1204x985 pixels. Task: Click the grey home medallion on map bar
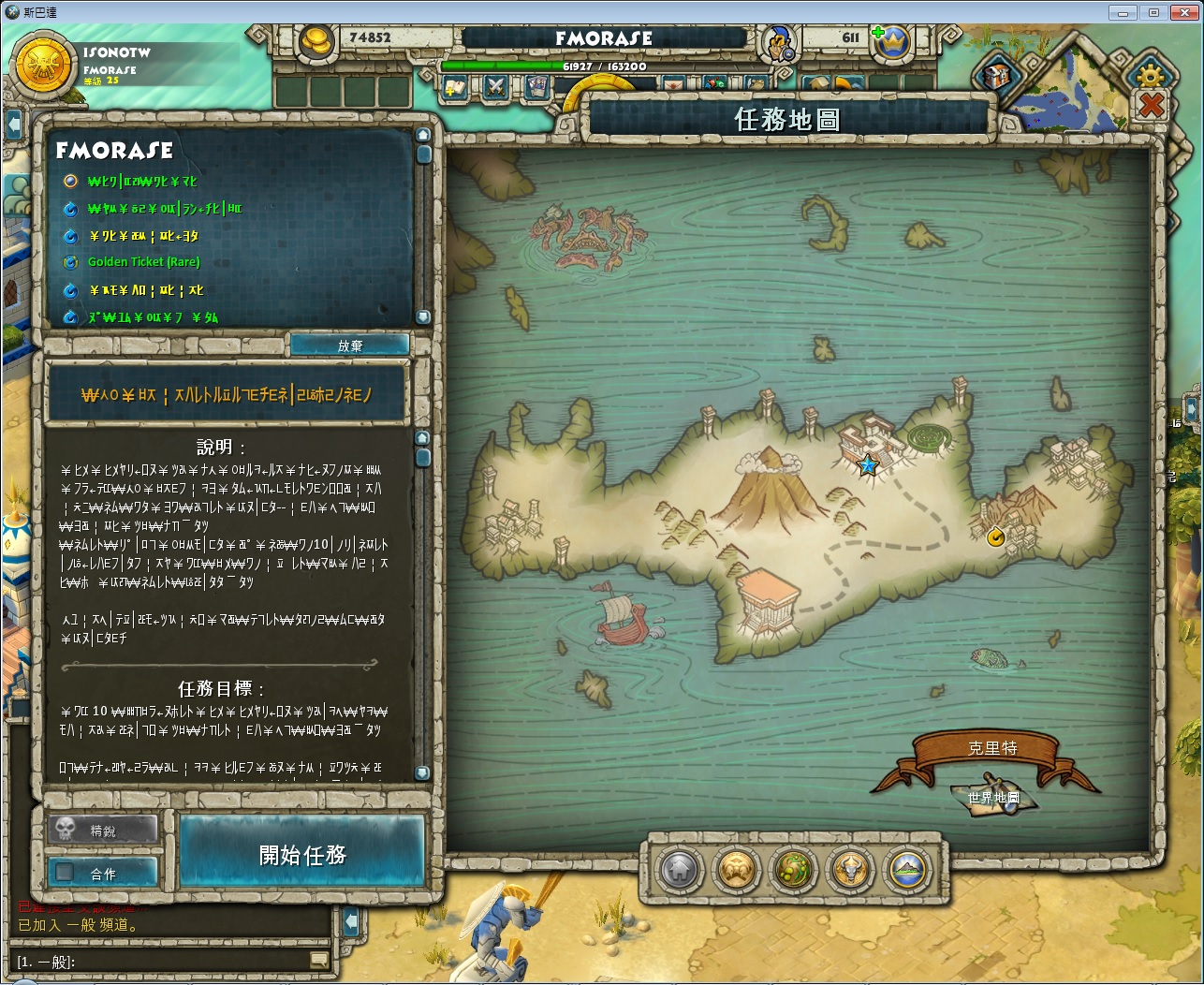click(x=681, y=870)
